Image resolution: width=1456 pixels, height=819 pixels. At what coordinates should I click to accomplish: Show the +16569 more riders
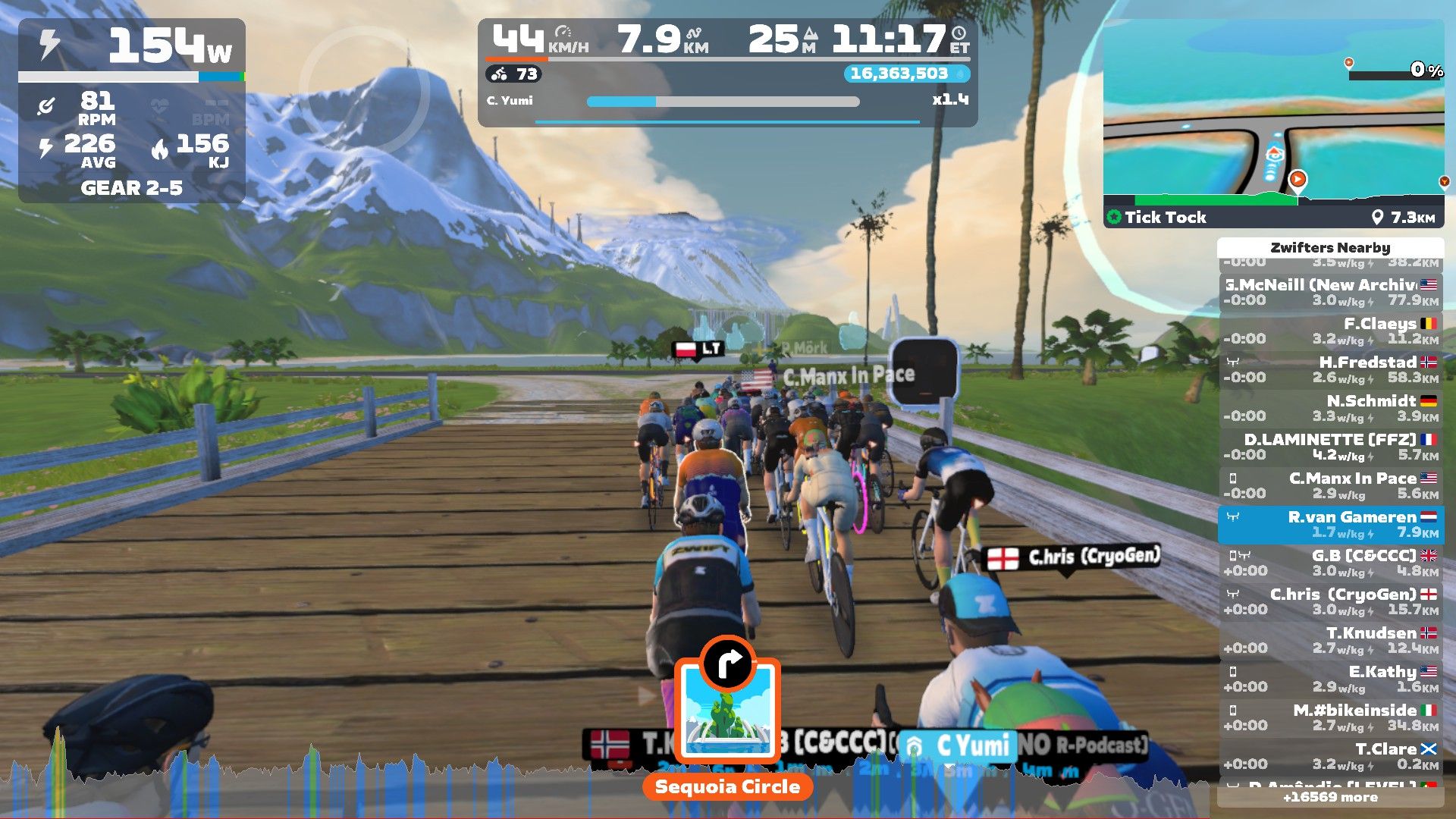click(1330, 797)
